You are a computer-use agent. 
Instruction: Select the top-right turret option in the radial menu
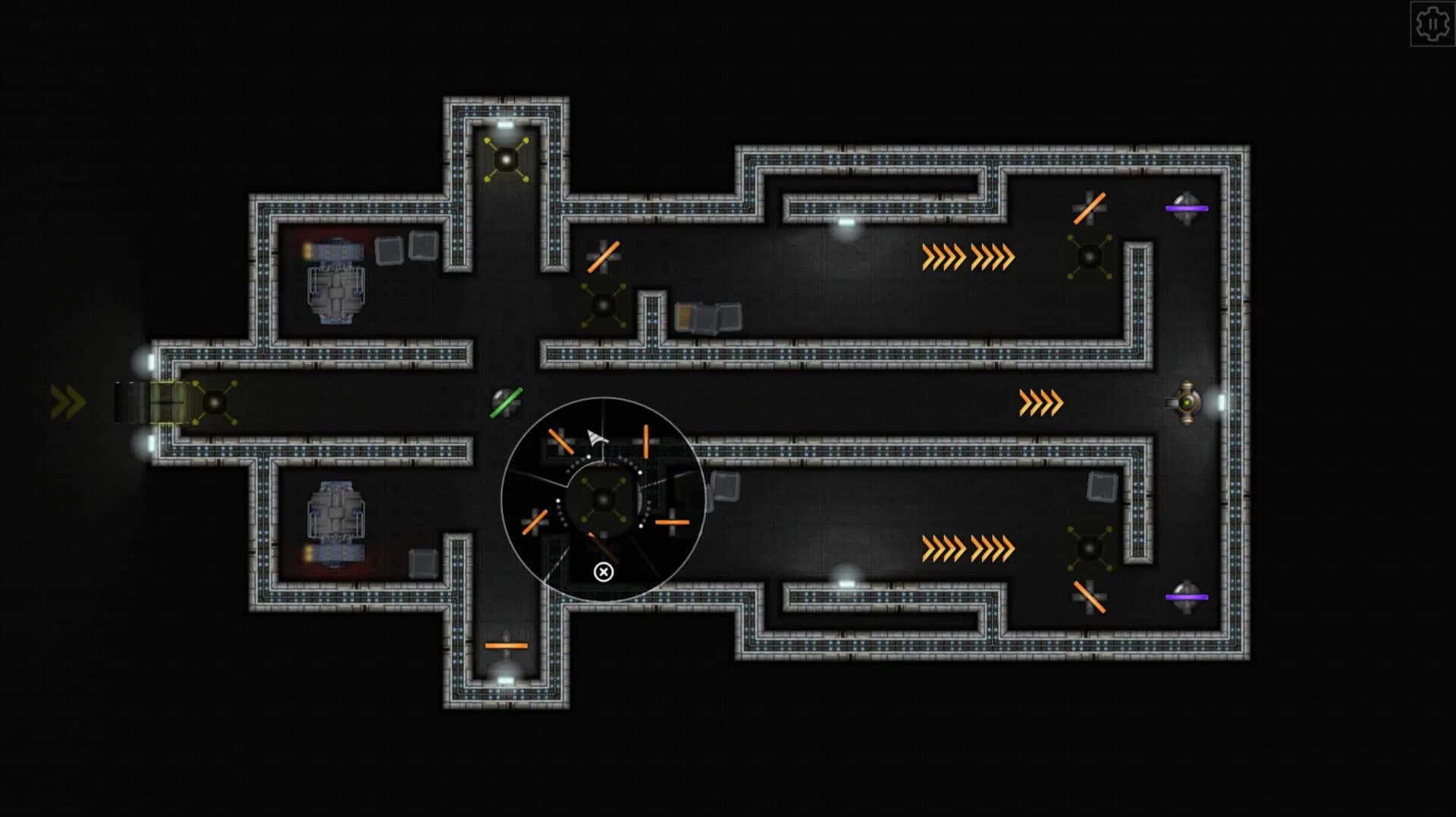pyautogui.click(x=646, y=441)
